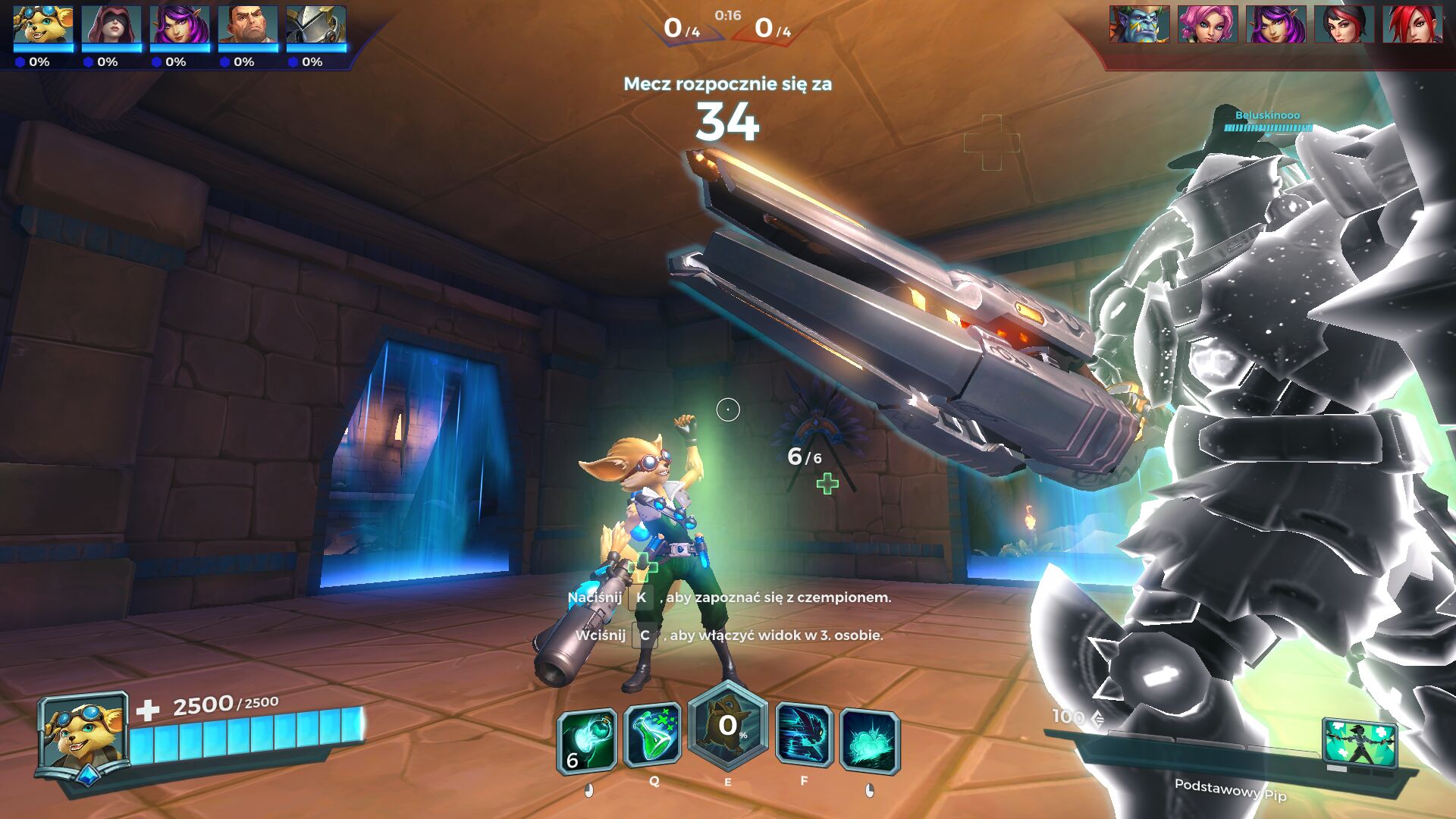Viewport: 1456px width, 819px height.
Task: Choose the hooded teammate portrait
Action: tap(111, 26)
